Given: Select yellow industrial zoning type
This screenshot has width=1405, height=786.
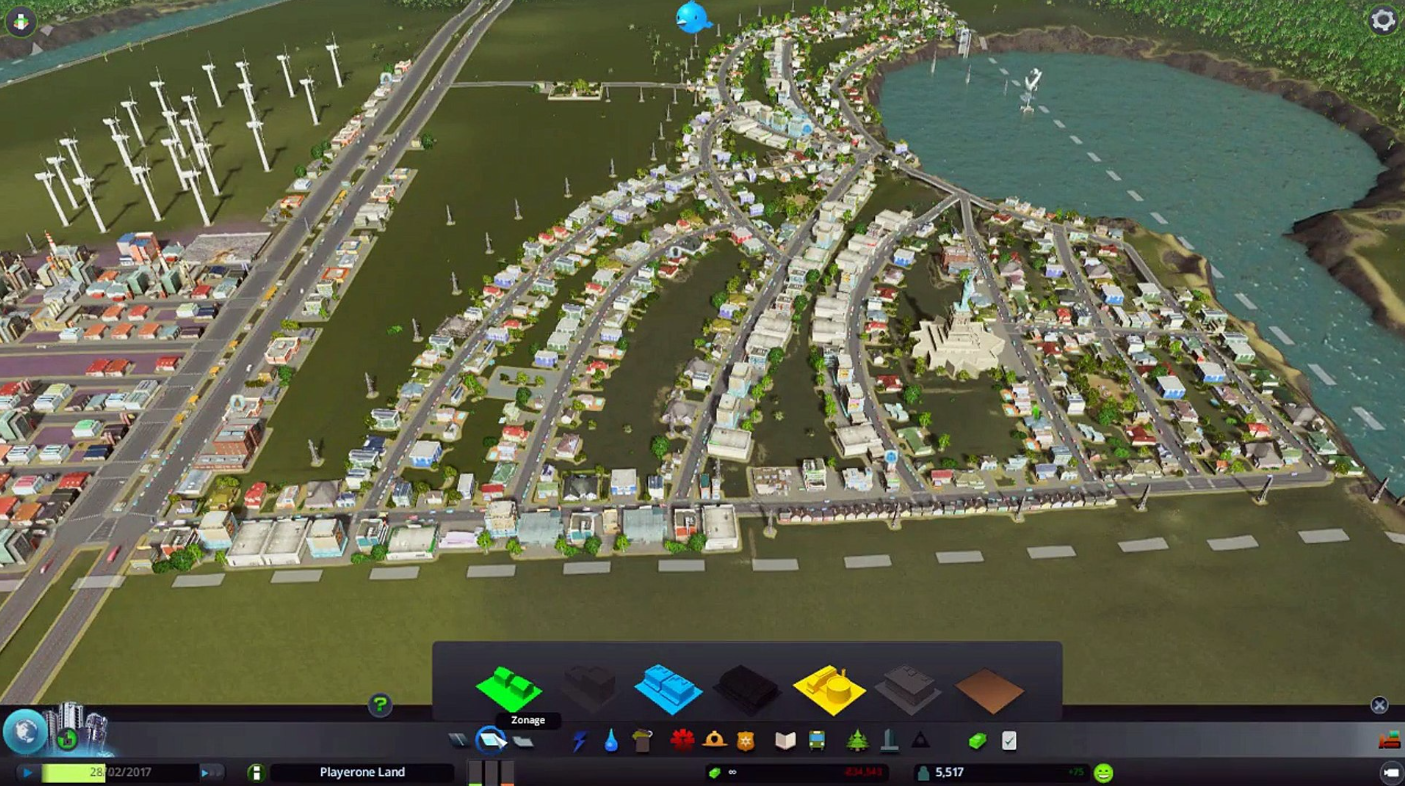Looking at the screenshot, I should [x=830, y=686].
